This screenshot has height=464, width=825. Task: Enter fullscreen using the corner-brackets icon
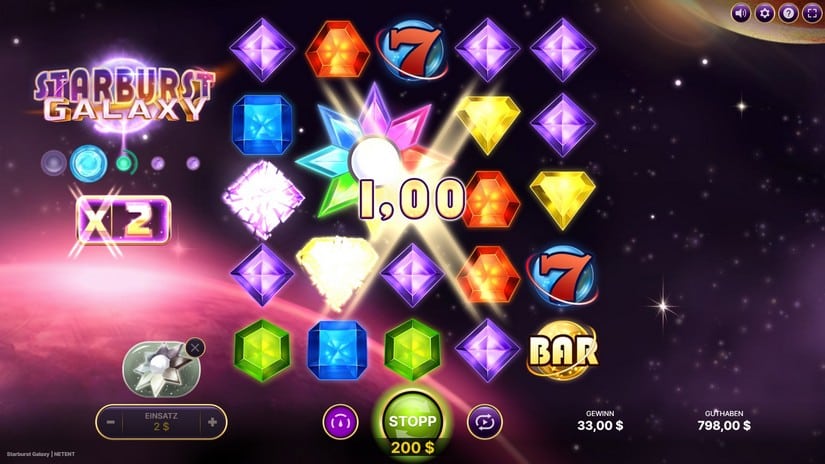click(811, 13)
